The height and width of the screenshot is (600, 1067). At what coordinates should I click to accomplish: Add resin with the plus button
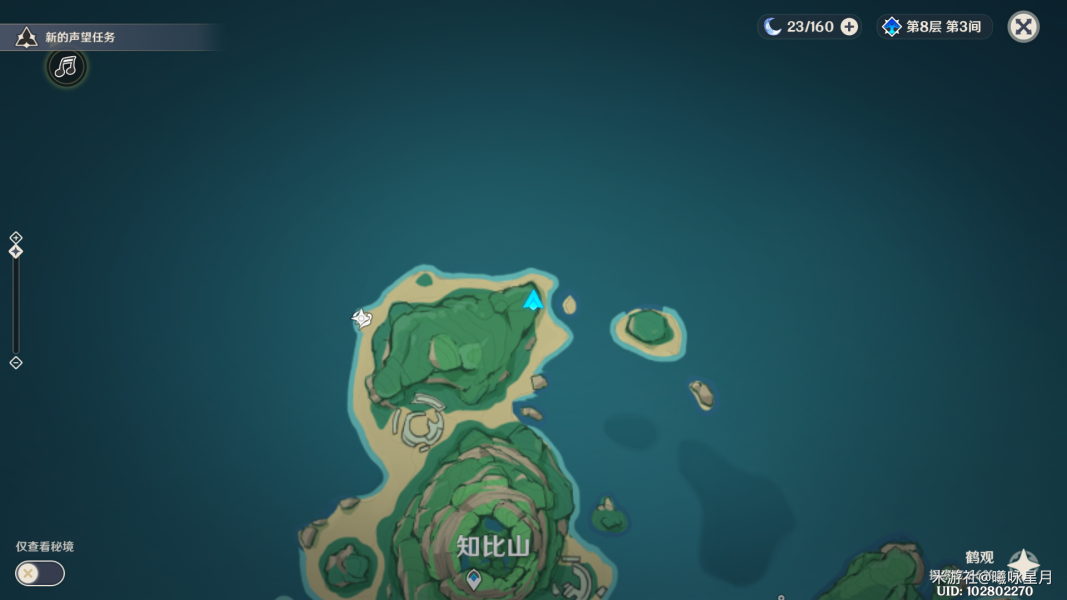[x=849, y=27]
